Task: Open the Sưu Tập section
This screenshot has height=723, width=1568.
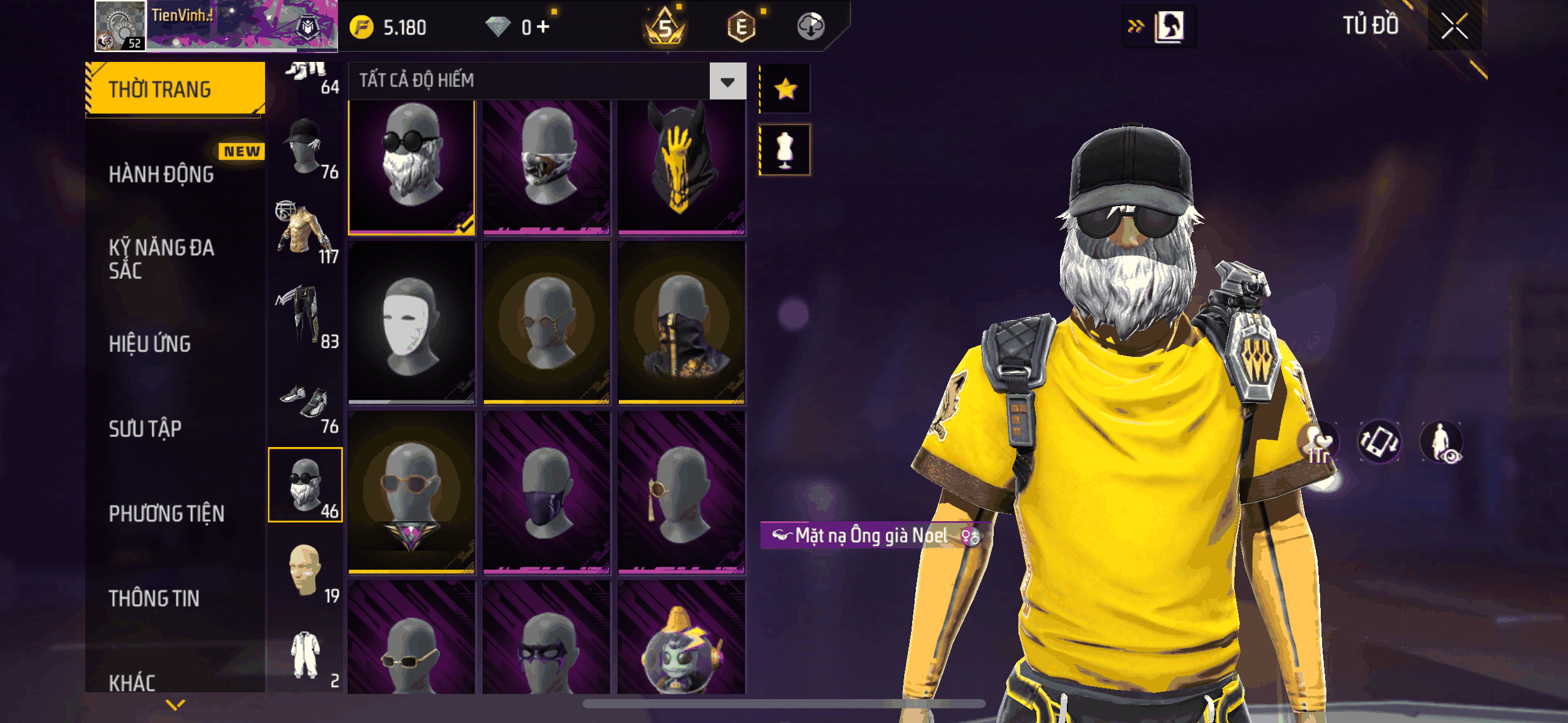Action: 145,429
